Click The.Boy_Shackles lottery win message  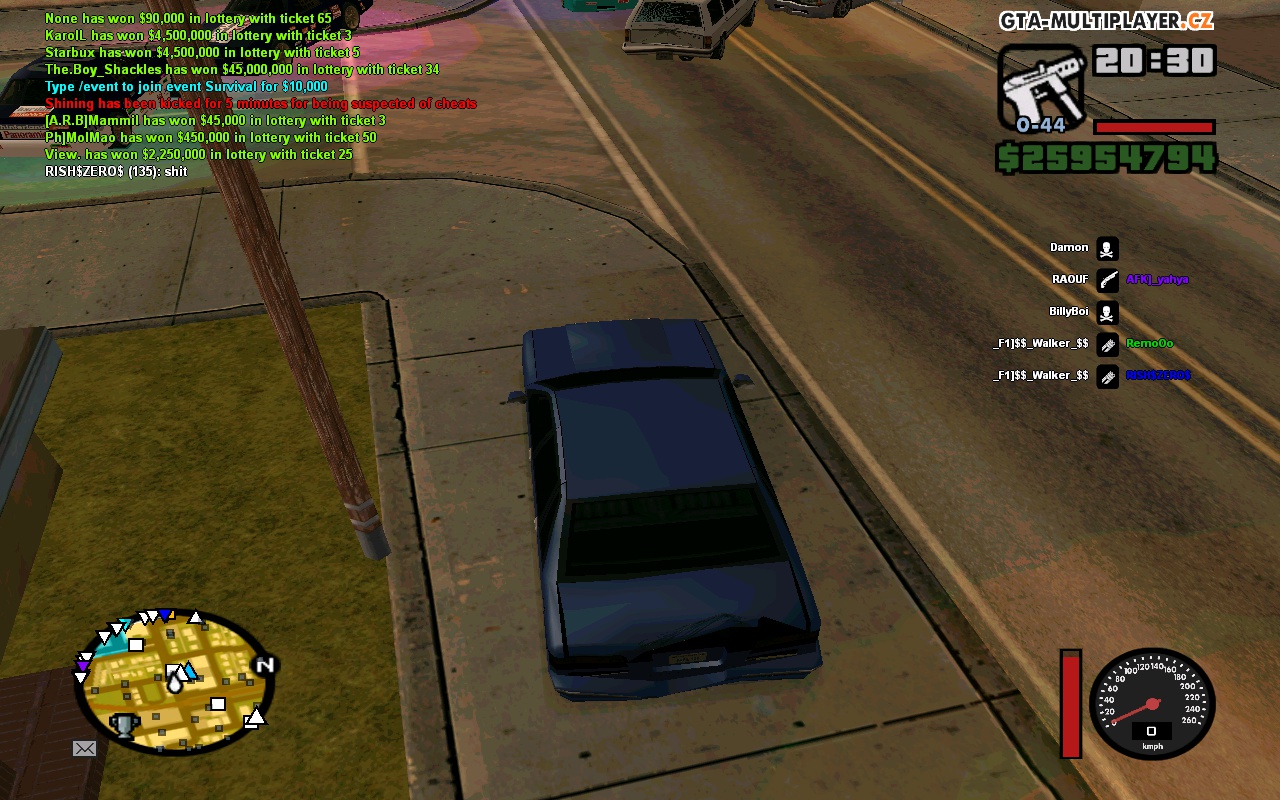(x=242, y=70)
